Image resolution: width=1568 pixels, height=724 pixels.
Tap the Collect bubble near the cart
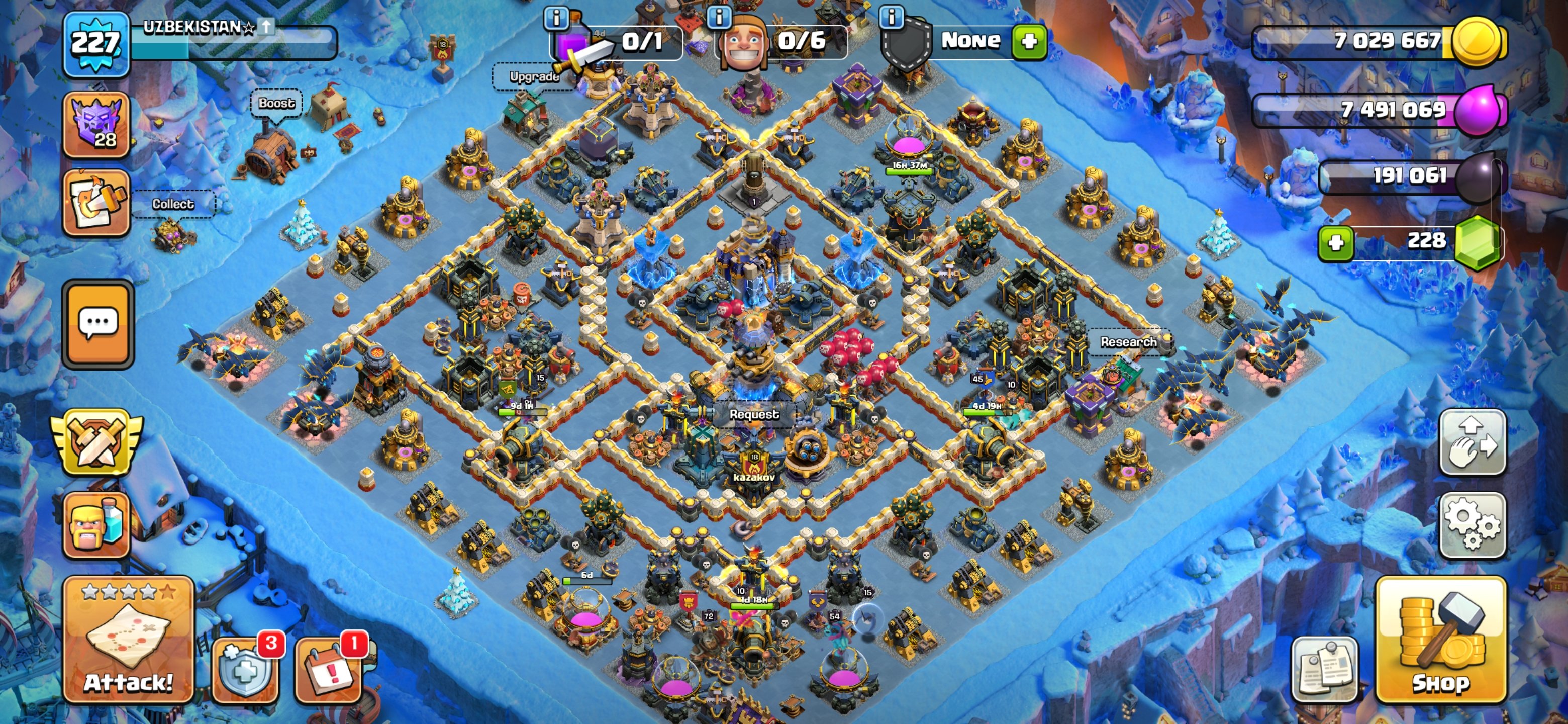click(173, 204)
